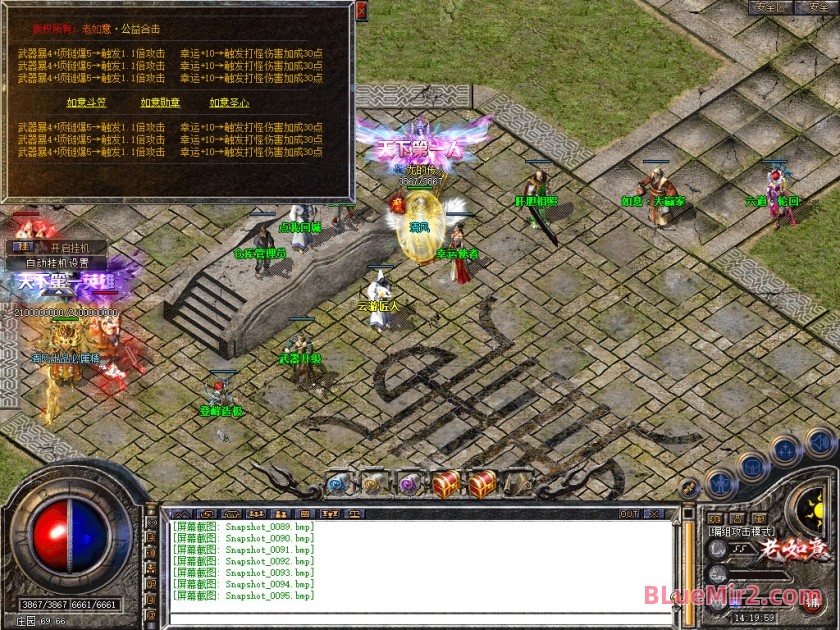Screen dimensions: 840x630
Task: Open the skills round button with stars
Action: click(x=785, y=449)
